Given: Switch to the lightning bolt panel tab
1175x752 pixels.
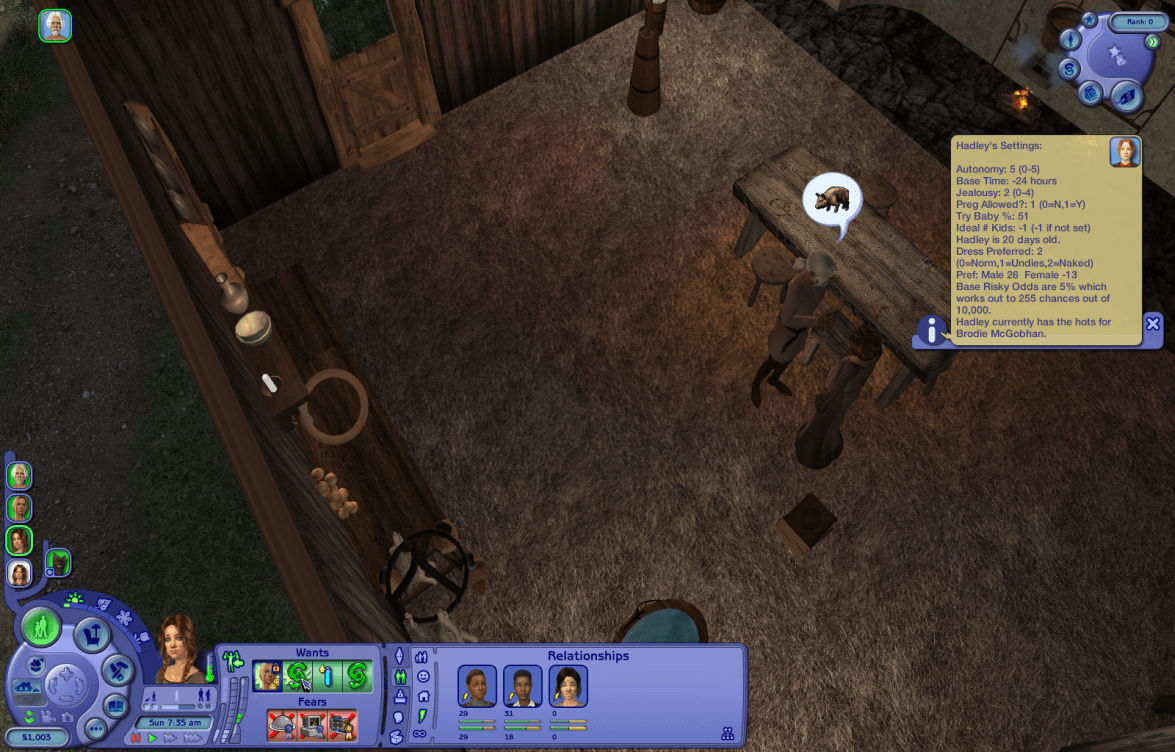Looking at the screenshot, I should point(421,714).
